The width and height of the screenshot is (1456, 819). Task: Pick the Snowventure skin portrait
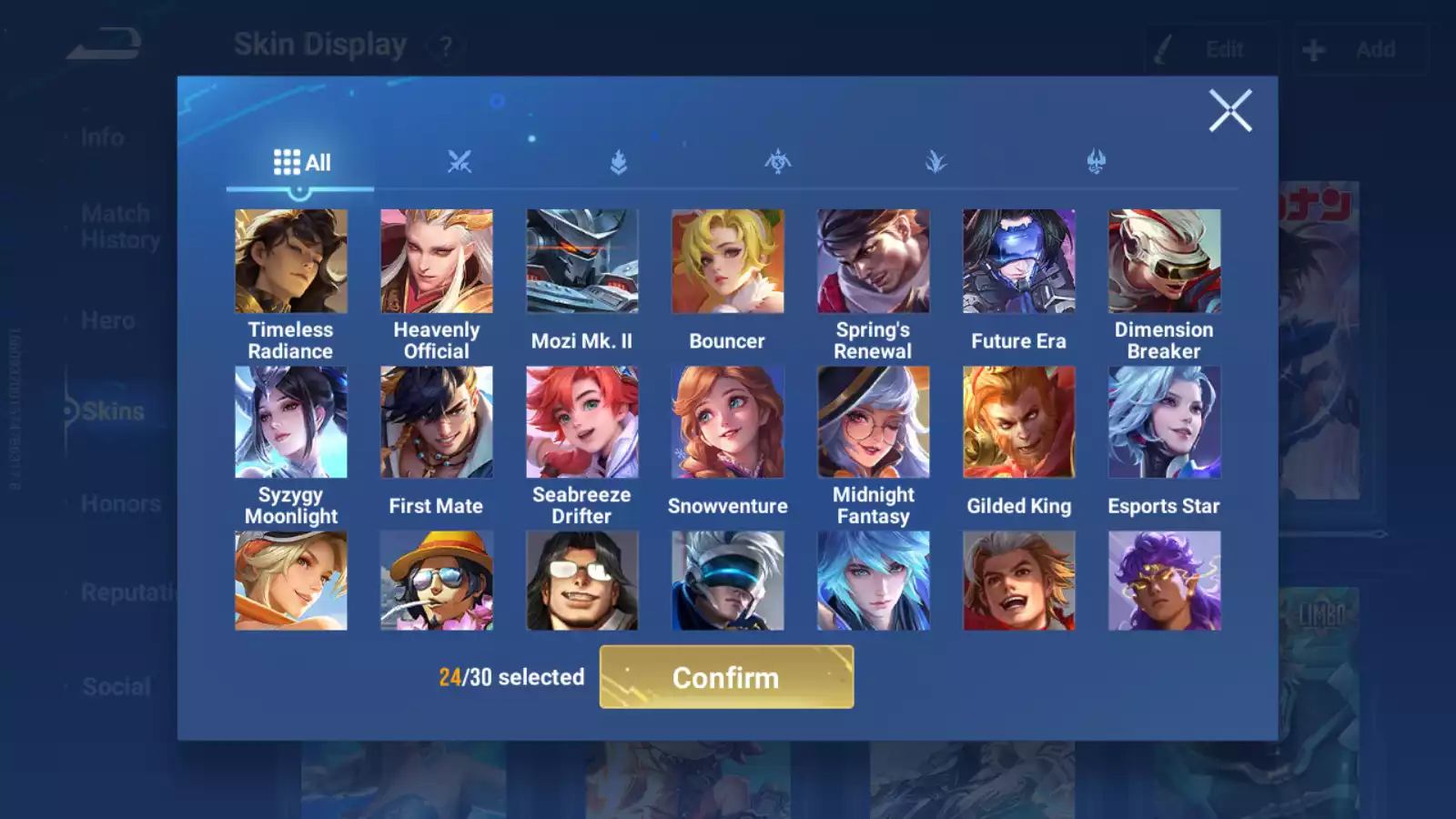pyautogui.click(x=727, y=422)
